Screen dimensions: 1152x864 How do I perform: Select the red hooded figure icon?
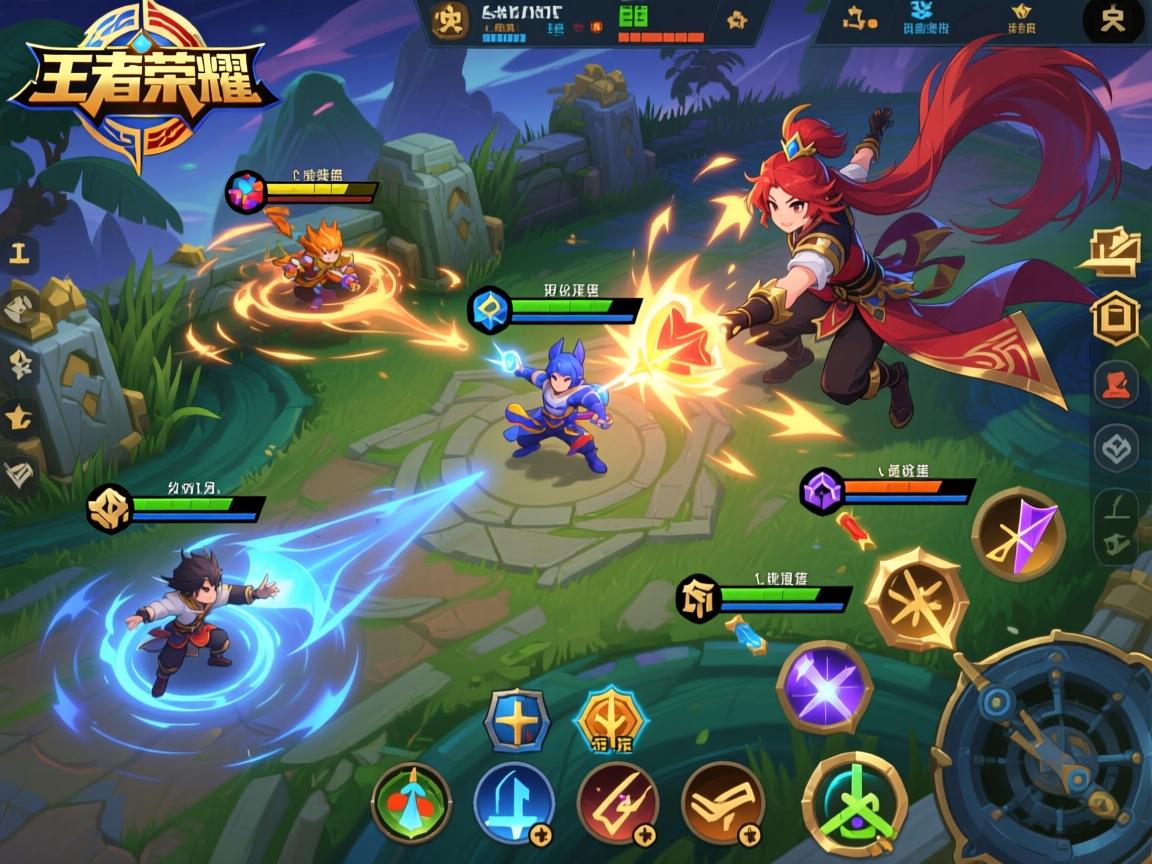(1115, 384)
